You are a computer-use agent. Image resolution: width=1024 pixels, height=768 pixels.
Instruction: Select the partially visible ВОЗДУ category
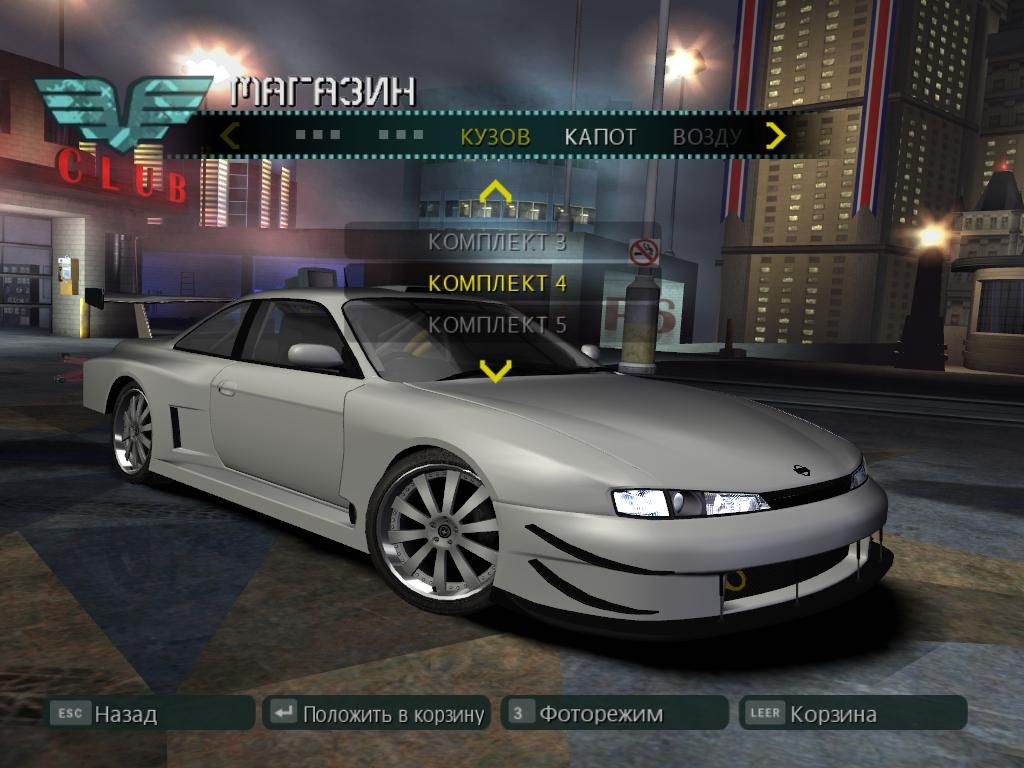pyautogui.click(x=706, y=137)
